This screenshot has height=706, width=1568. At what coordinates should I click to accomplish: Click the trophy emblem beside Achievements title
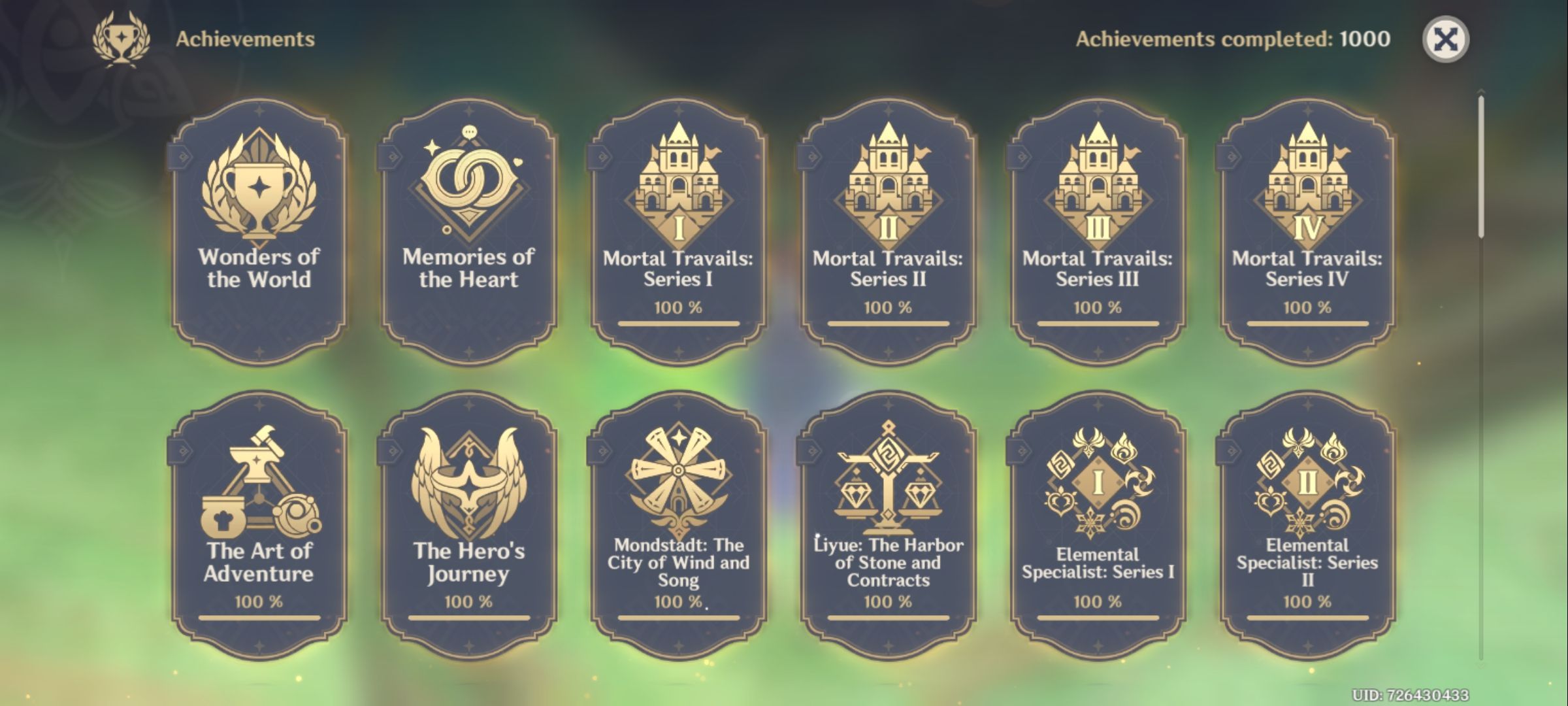point(122,38)
